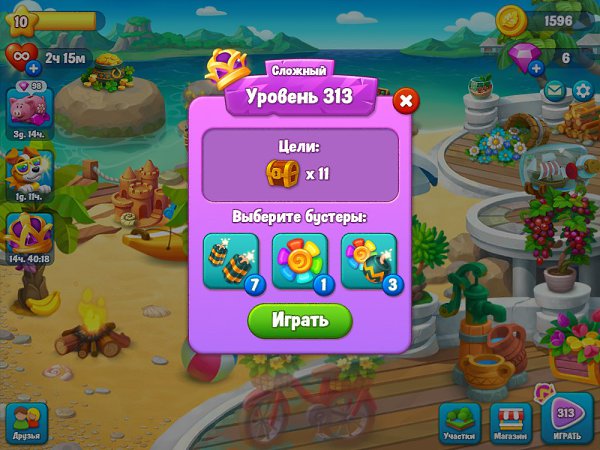Tap the purple 313 ИГРАТЬ button
Image resolution: width=600 pixels, height=450 pixels.
click(566, 421)
